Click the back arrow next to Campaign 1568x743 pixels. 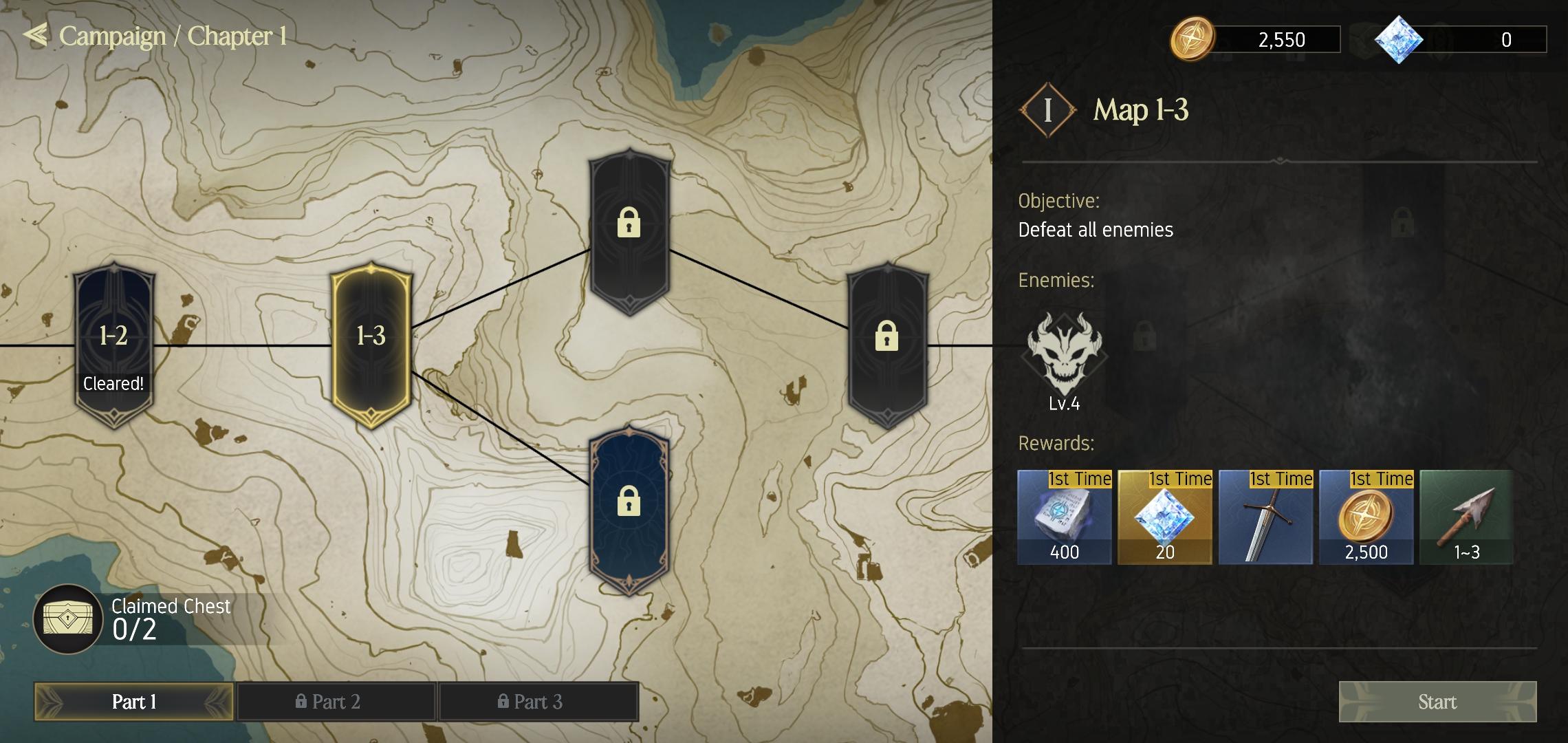36,36
